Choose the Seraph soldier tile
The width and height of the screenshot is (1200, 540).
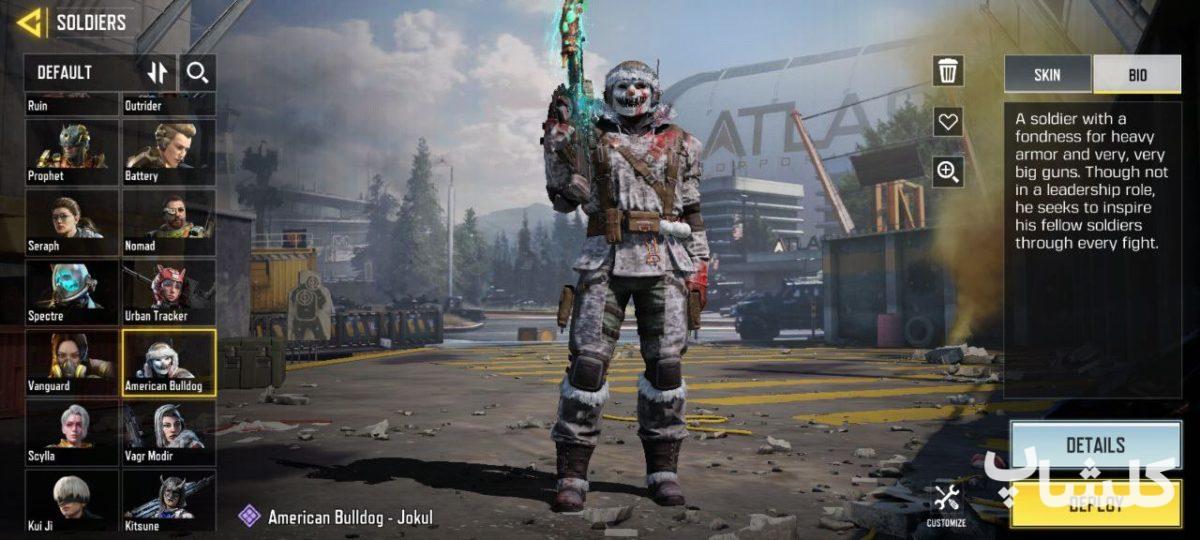click(x=71, y=222)
